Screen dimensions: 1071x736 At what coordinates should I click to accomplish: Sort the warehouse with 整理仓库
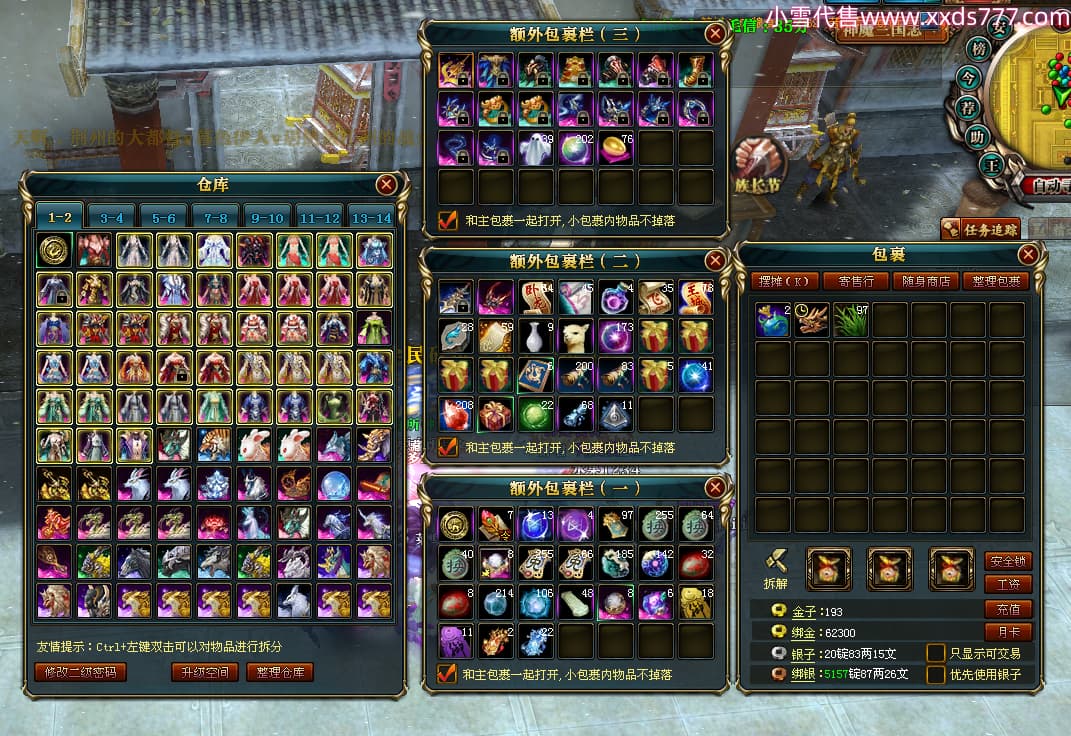pyautogui.click(x=280, y=672)
